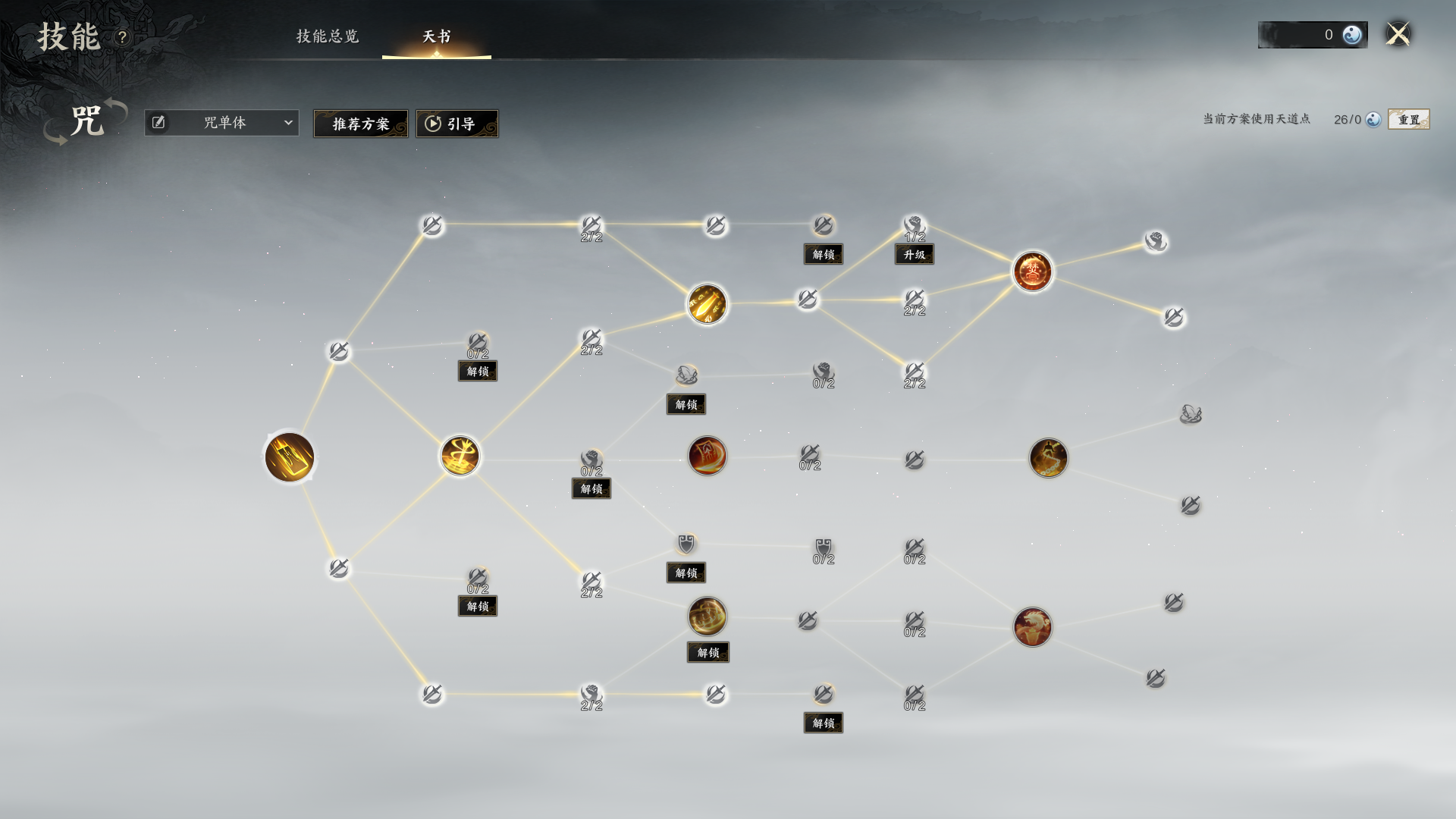Screen dimensions: 1456x819
Task: Click the yin-yang currency icon
Action: pos(1352,35)
